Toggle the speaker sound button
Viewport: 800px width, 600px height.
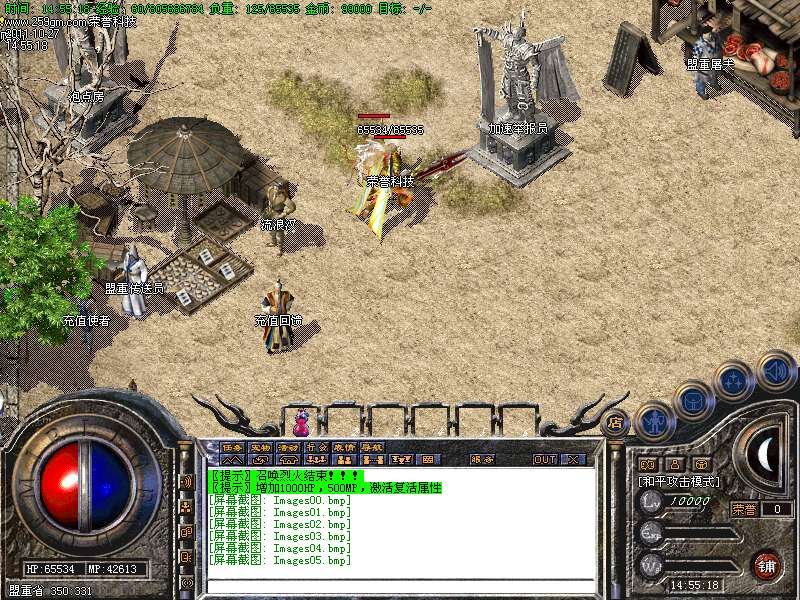[x=775, y=370]
